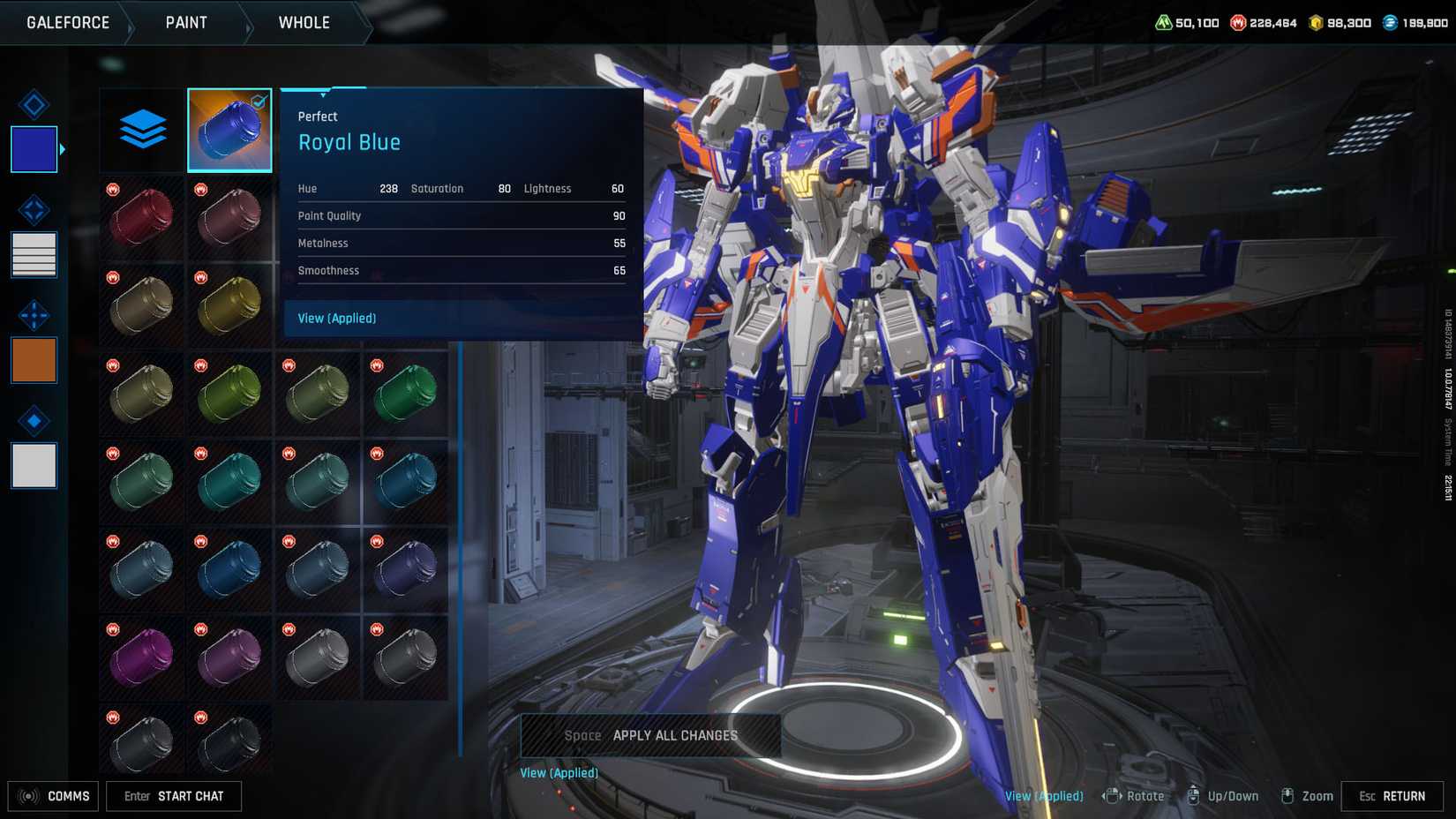
Task: Switch to the PAINT tab
Action: [x=185, y=22]
